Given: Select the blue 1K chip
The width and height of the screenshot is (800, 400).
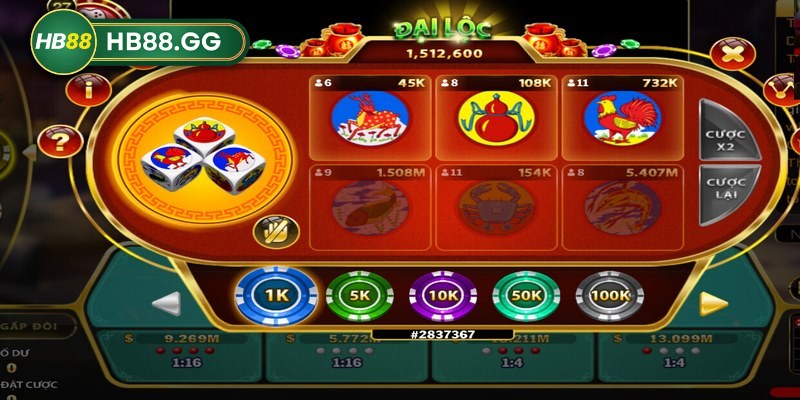Looking at the screenshot, I should click(275, 296).
